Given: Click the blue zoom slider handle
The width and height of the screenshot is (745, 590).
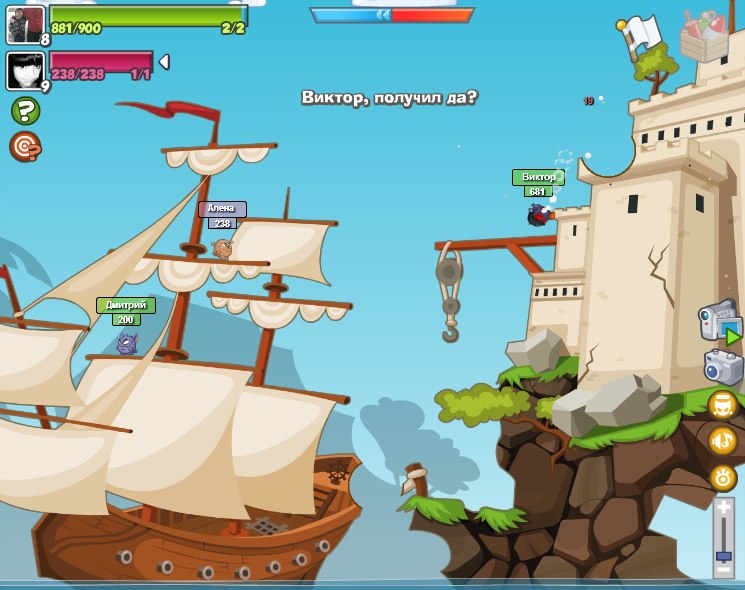Looking at the screenshot, I should click(x=723, y=555).
